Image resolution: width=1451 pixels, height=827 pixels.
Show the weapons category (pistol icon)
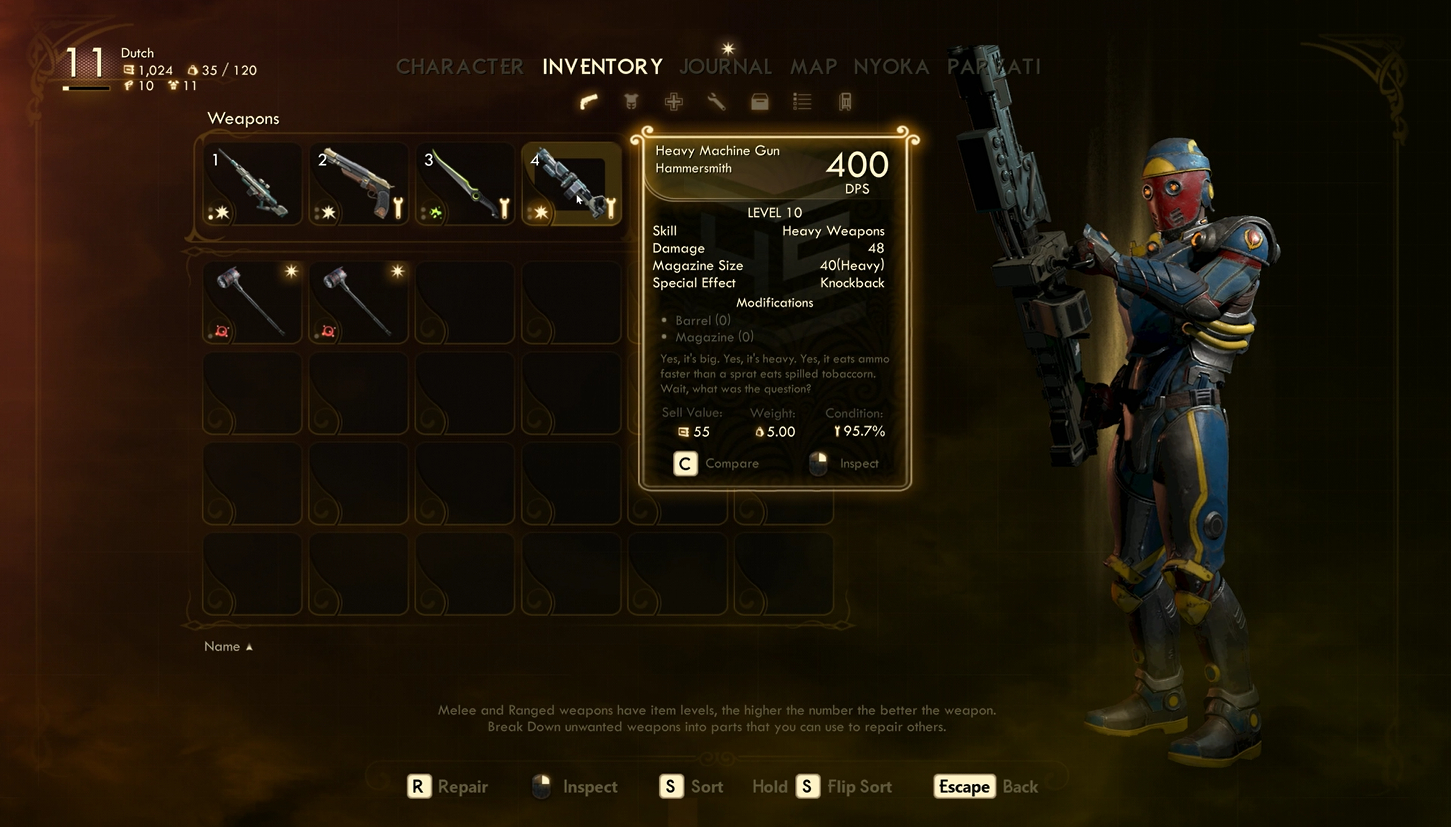(x=589, y=101)
